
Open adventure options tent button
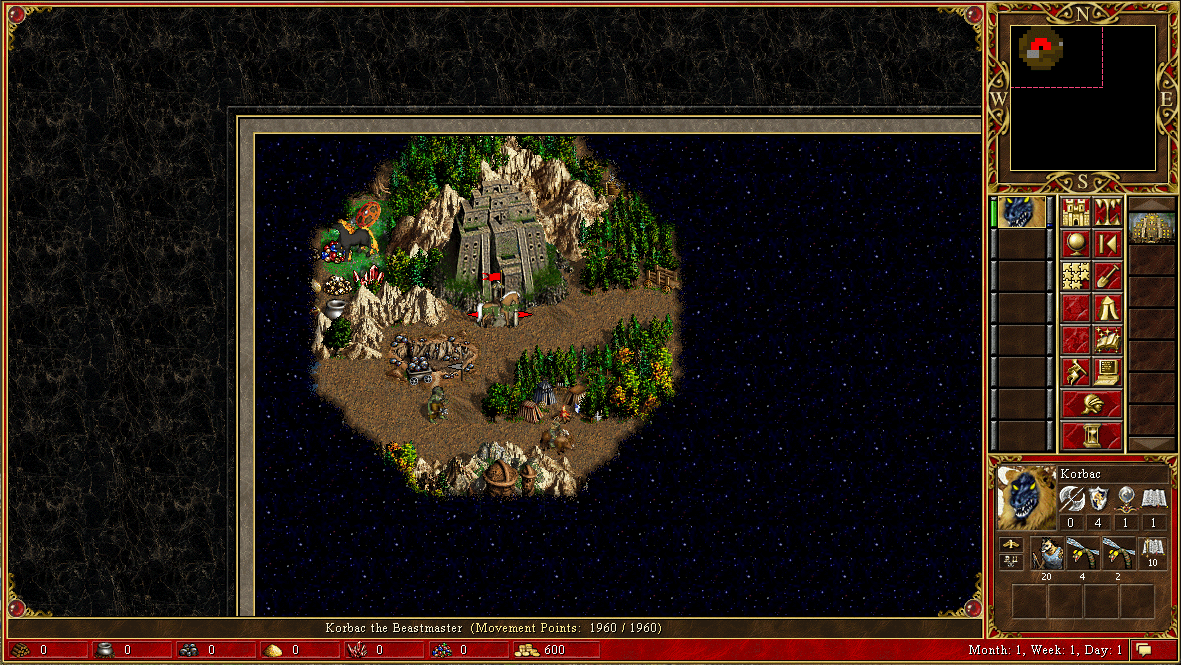tap(1107, 308)
